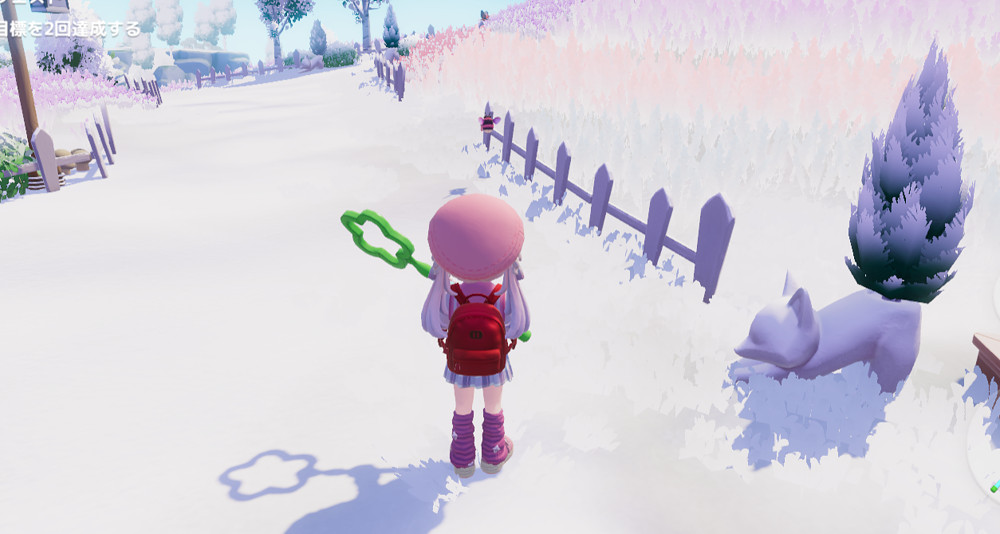Open the quest objective tracker text
Image resolution: width=1000 pixels, height=534 pixels.
tap(70, 30)
